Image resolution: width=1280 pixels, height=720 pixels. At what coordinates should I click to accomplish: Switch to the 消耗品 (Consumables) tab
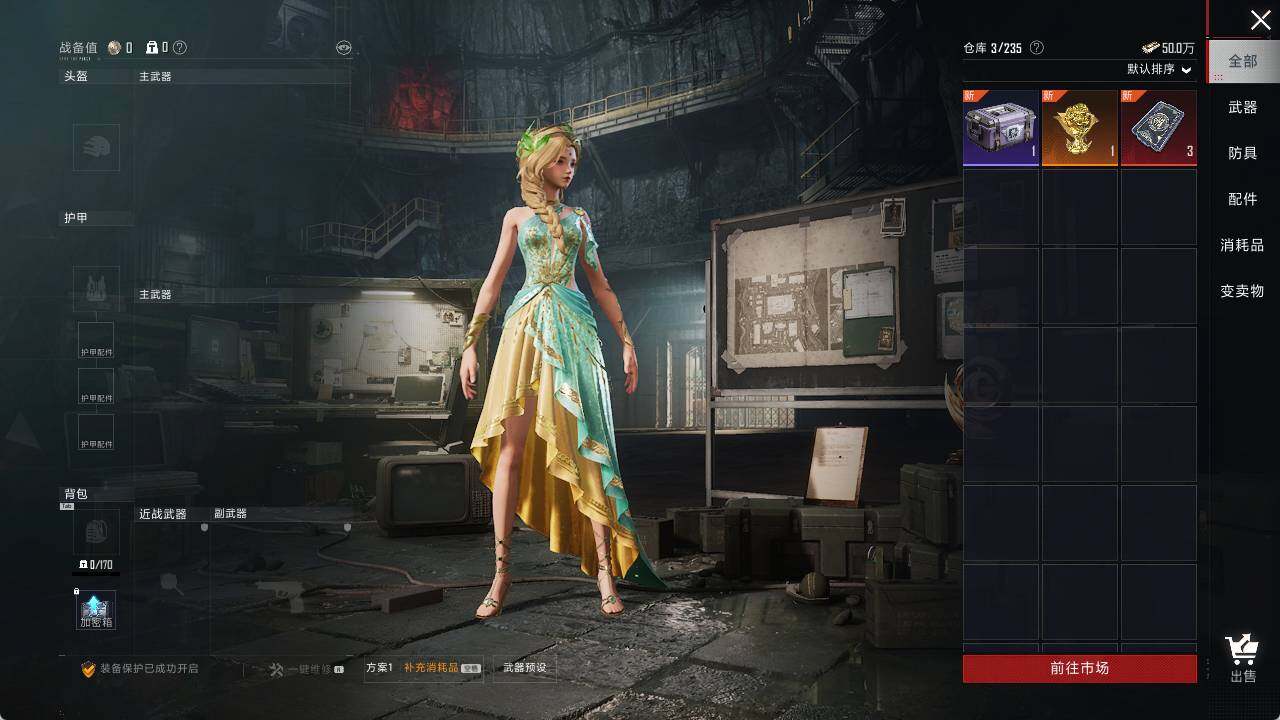pyautogui.click(x=1242, y=245)
